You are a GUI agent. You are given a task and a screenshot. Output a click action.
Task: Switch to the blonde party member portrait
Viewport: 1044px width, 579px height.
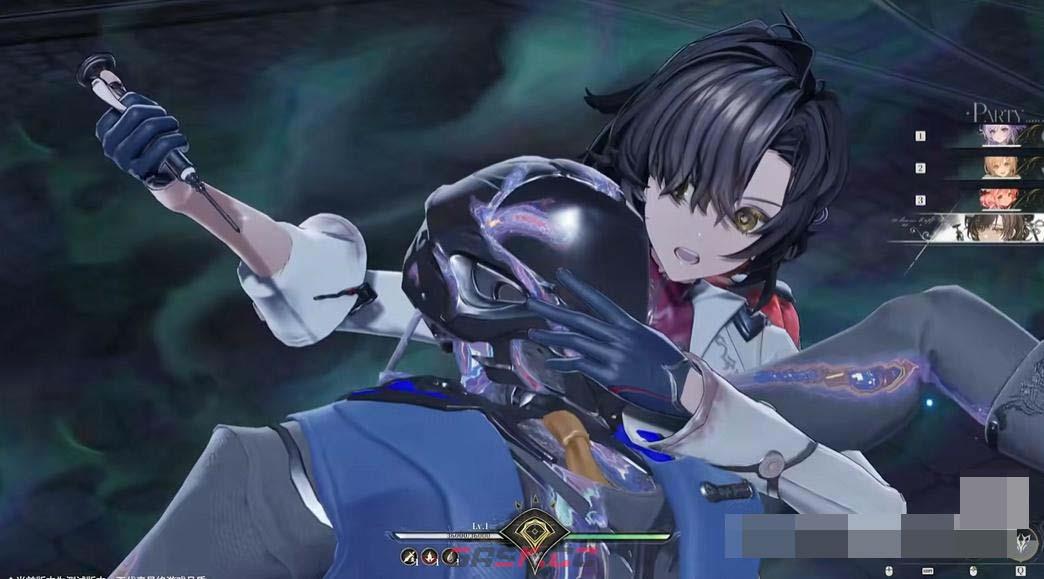click(x=1001, y=166)
